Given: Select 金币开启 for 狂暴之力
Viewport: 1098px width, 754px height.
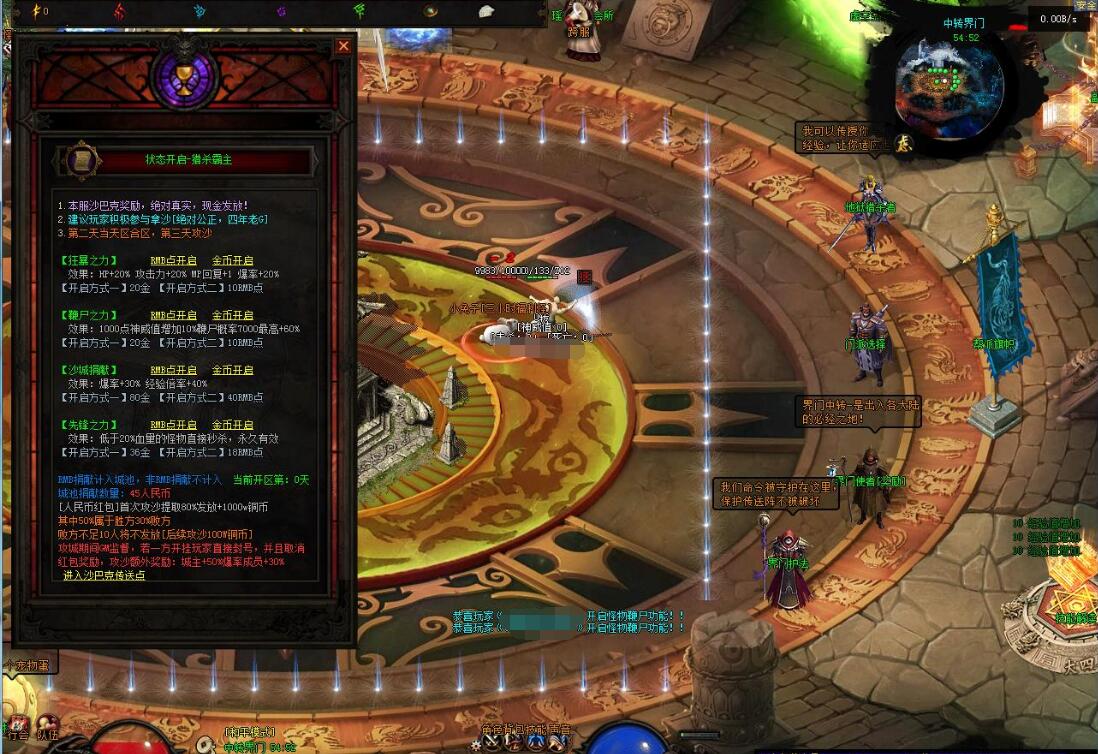Looking at the screenshot, I should point(232,260).
